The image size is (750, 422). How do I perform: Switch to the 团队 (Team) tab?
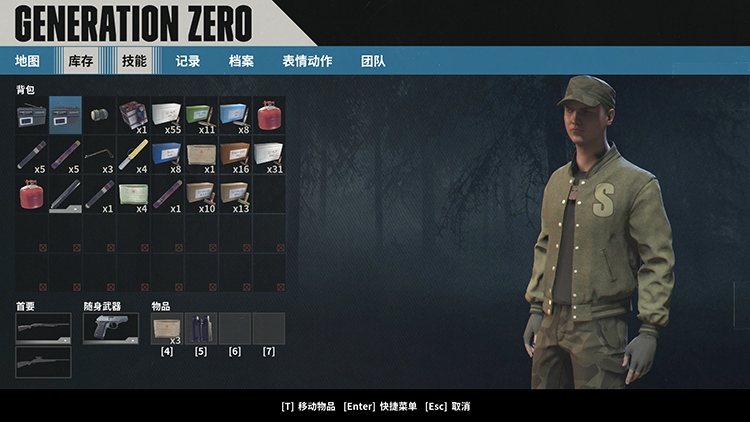tap(373, 61)
